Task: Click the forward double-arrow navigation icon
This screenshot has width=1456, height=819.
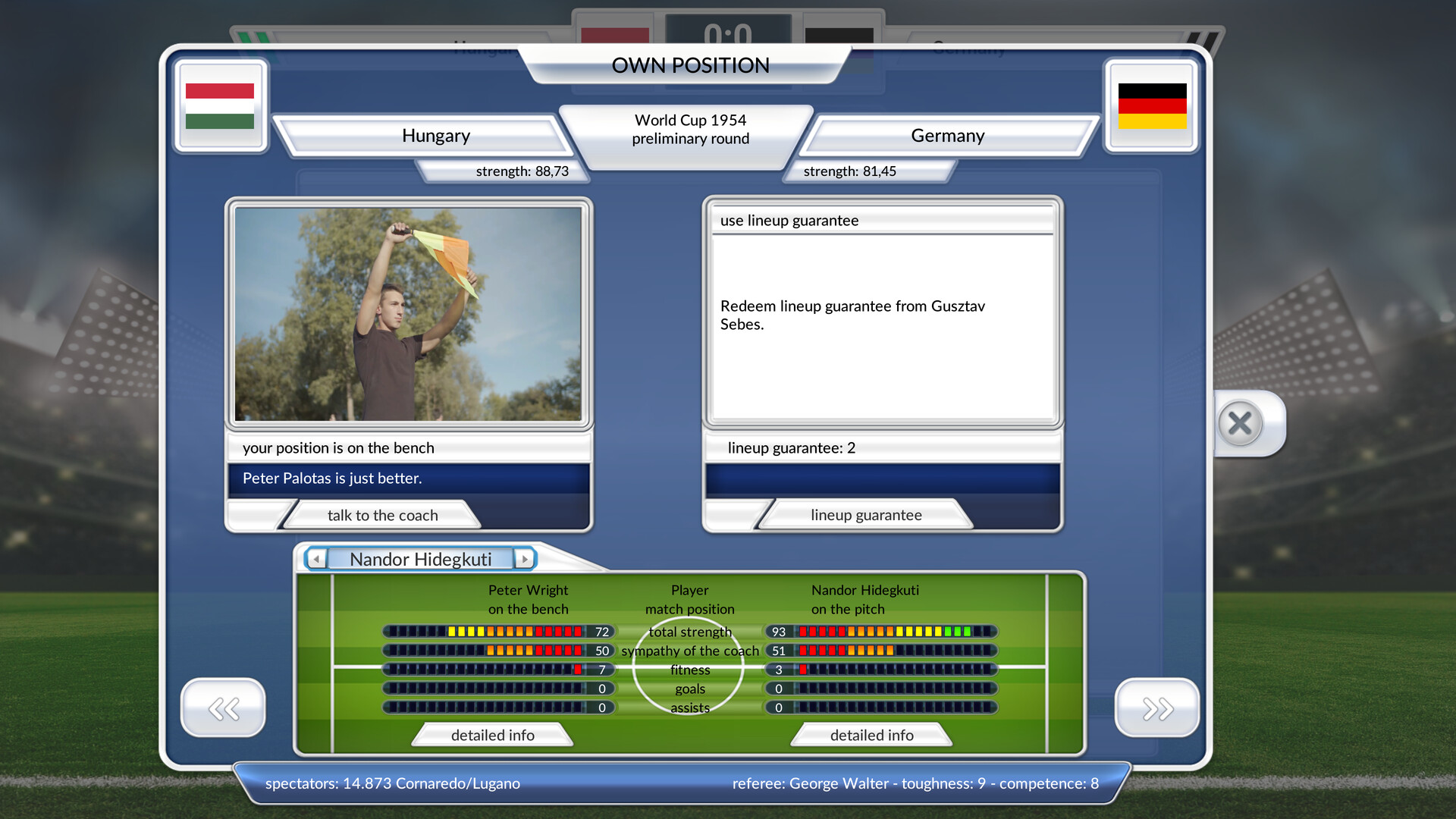Action: (1156, 707)
